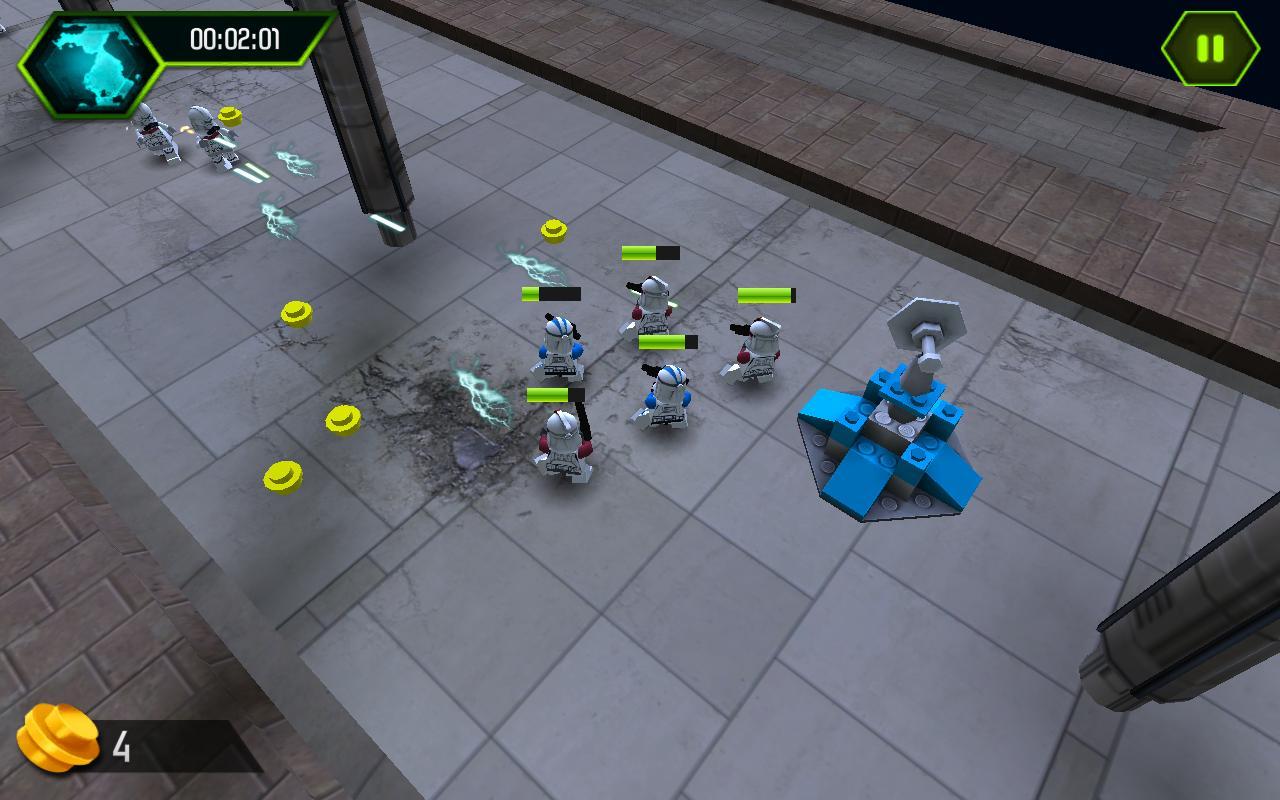
Task: Pause the game with the green hexagon button
Action: click(1210, 48)
